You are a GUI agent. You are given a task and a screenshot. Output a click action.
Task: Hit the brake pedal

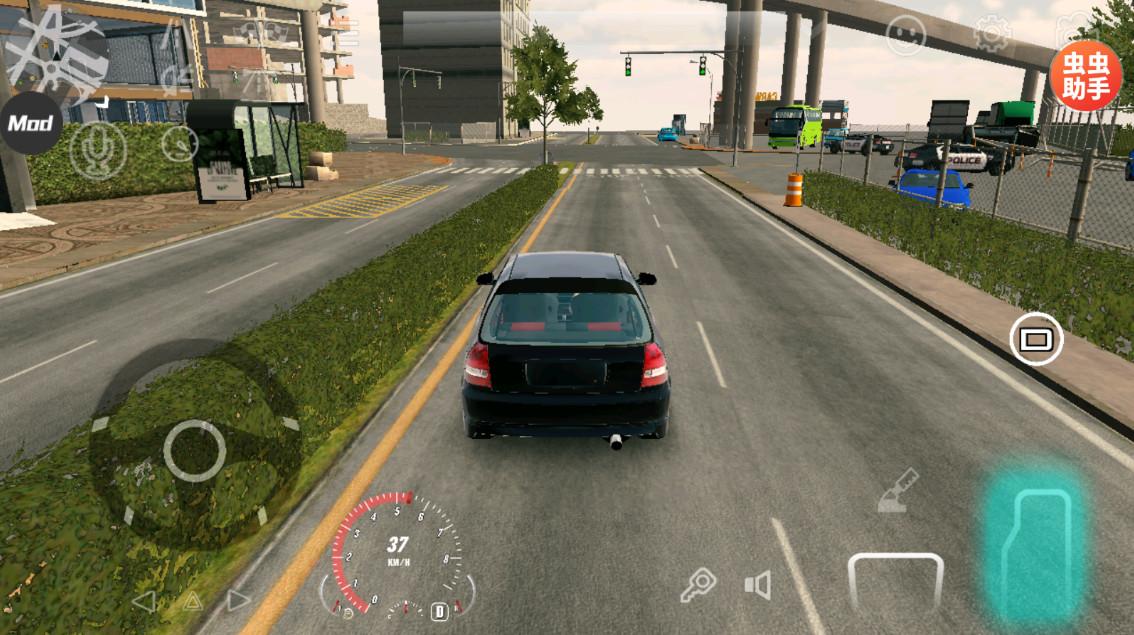point(895,583)
